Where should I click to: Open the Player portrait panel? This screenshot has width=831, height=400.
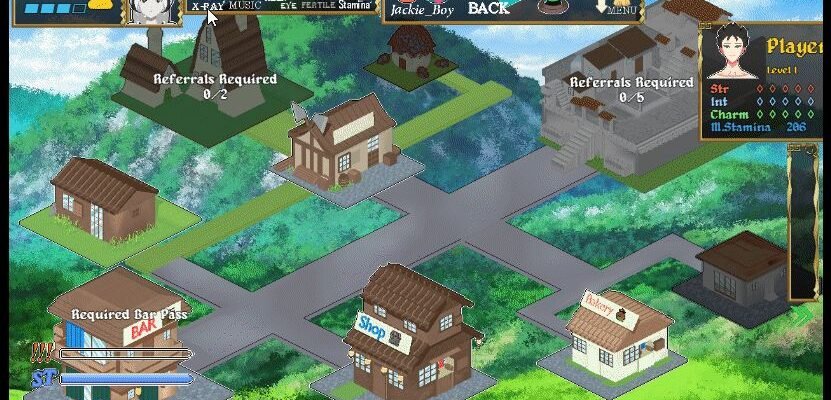pos(737,60)
